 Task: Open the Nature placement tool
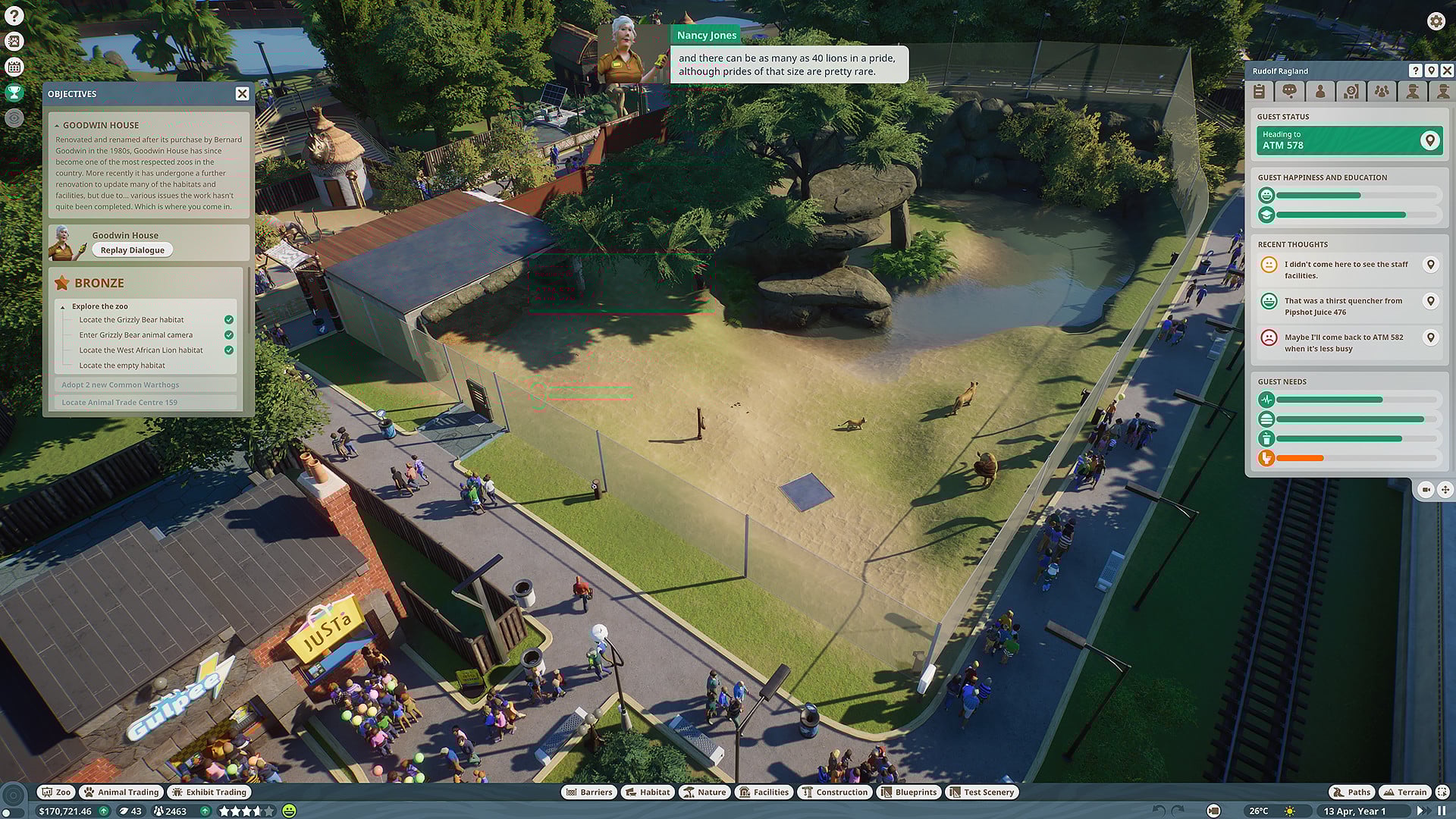704,792
